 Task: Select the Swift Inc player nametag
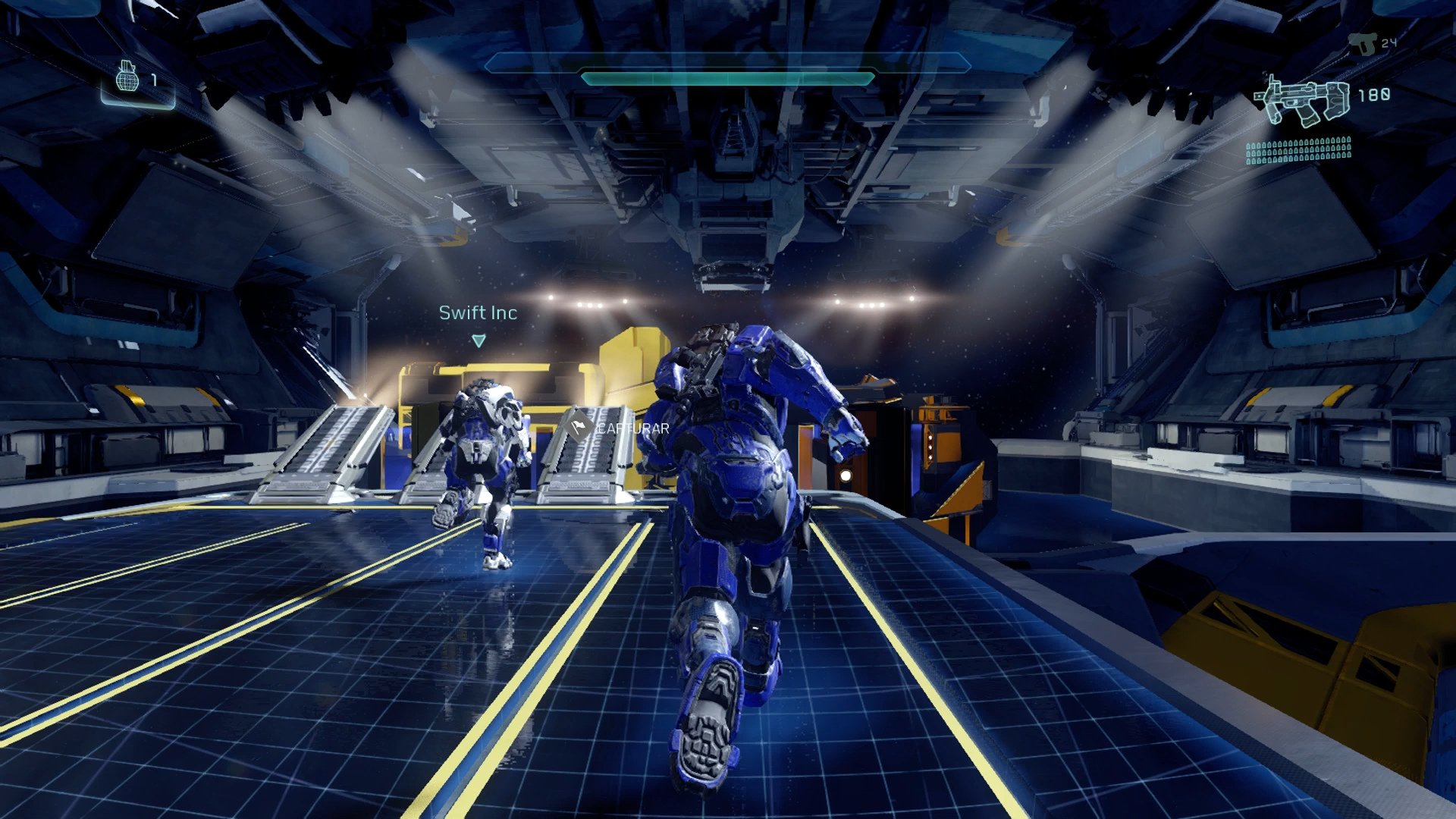(x=479, y=312)
